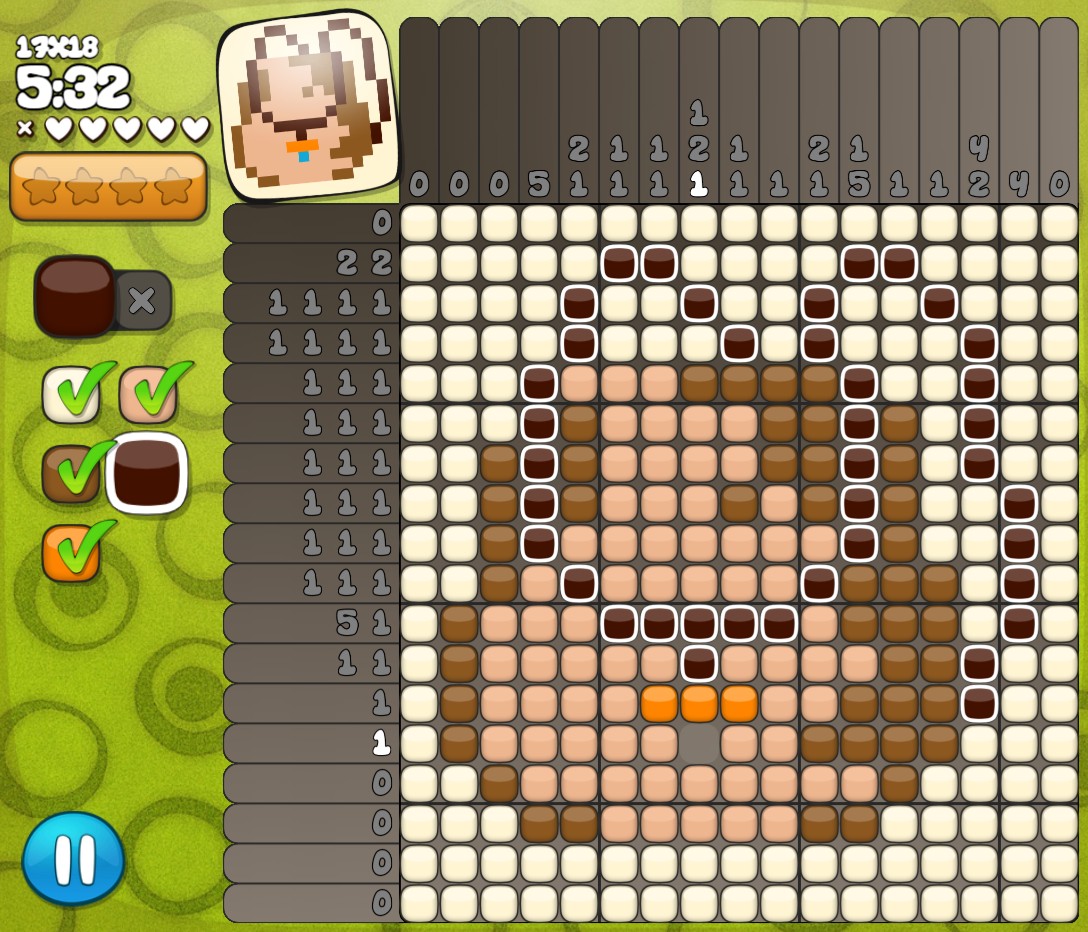Pick the orange color swatch

(x=71, y=552)
